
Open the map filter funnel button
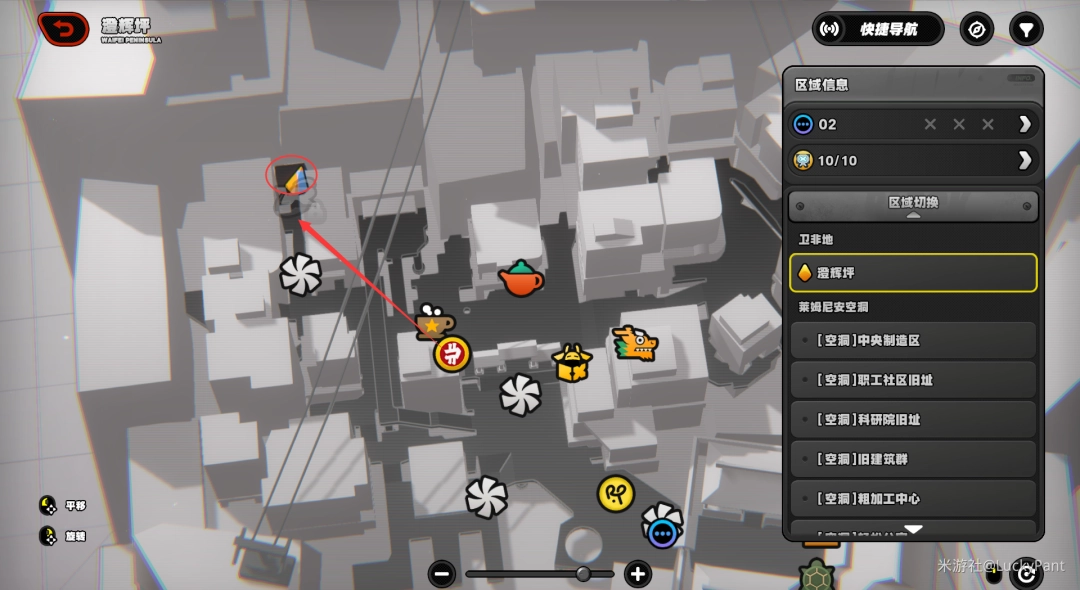tap(1026, 29)
